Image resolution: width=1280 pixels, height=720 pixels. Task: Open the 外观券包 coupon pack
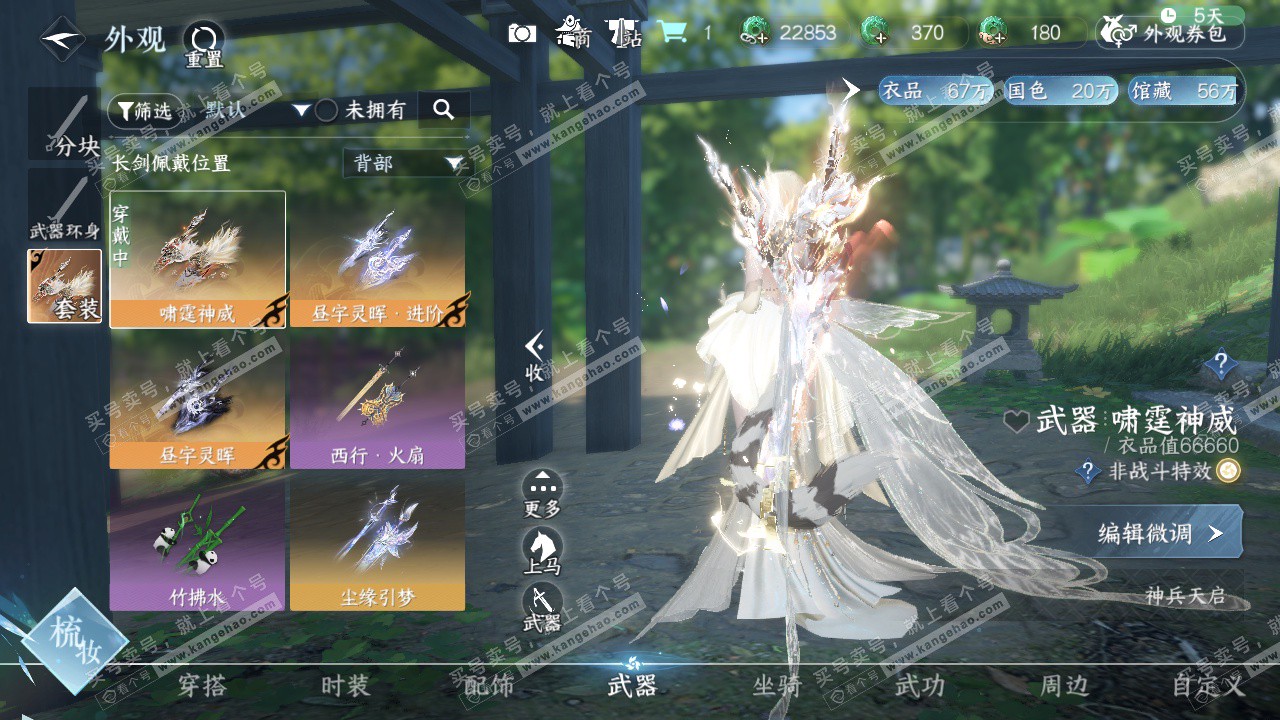point(1171,33)
